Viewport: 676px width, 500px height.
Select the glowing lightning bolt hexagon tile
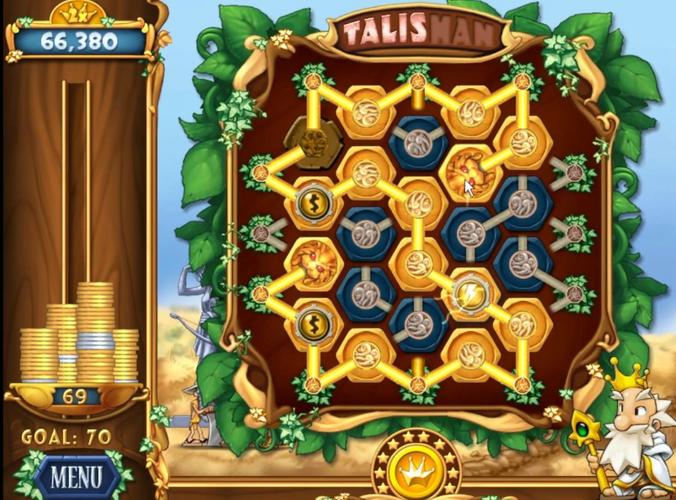point(469,293)
